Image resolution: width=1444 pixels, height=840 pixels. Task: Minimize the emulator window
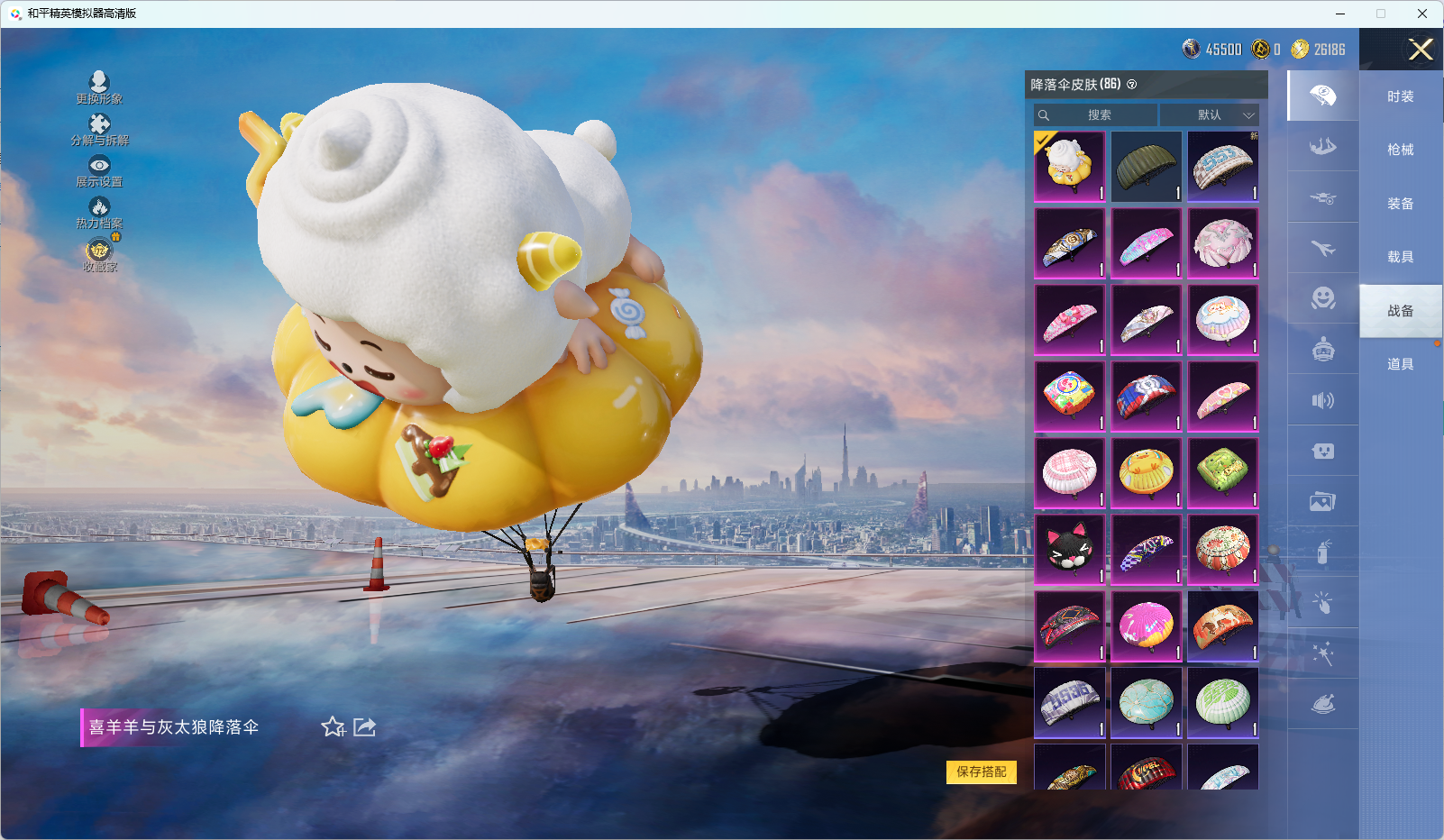(x=1340, y=14)
